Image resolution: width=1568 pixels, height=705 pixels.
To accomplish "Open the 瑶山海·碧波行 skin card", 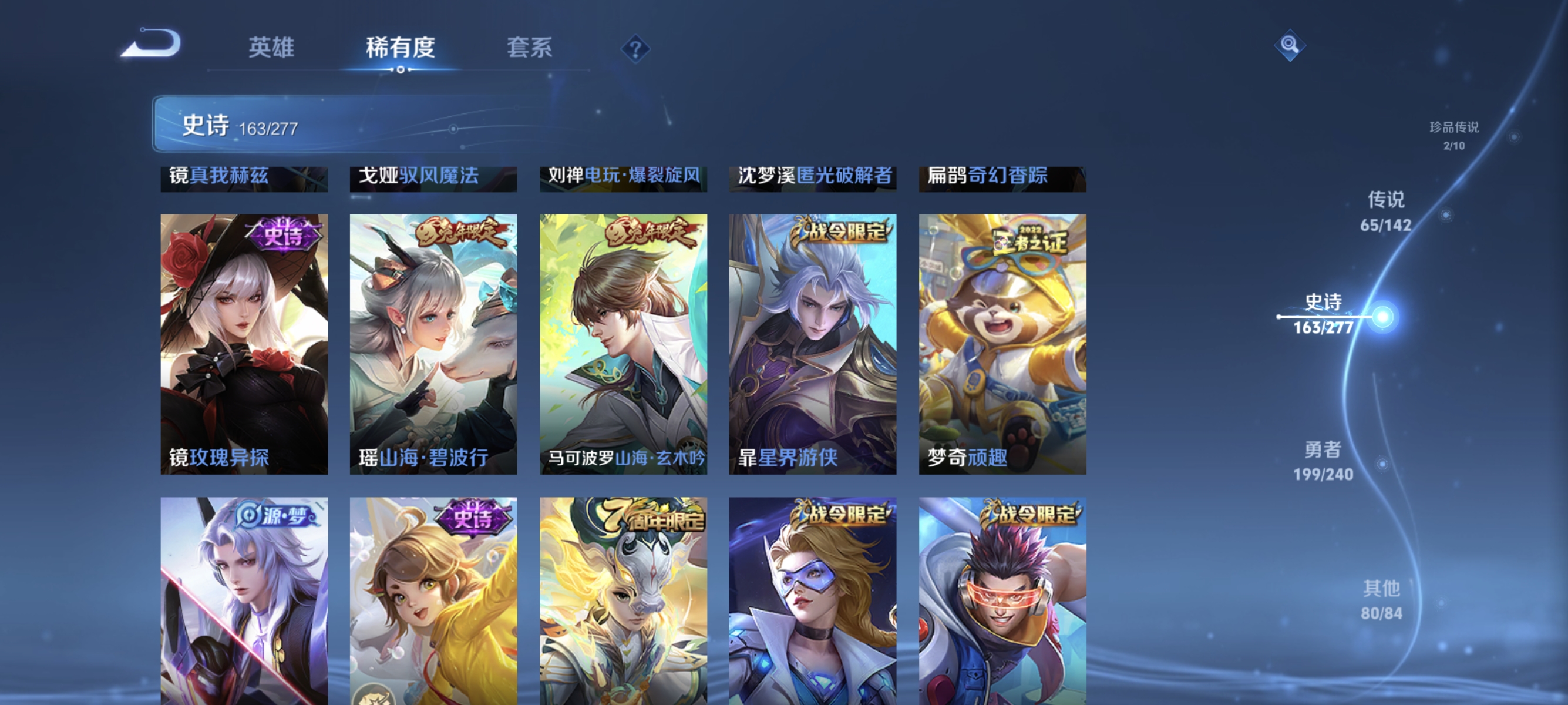I will coord(433,341).
